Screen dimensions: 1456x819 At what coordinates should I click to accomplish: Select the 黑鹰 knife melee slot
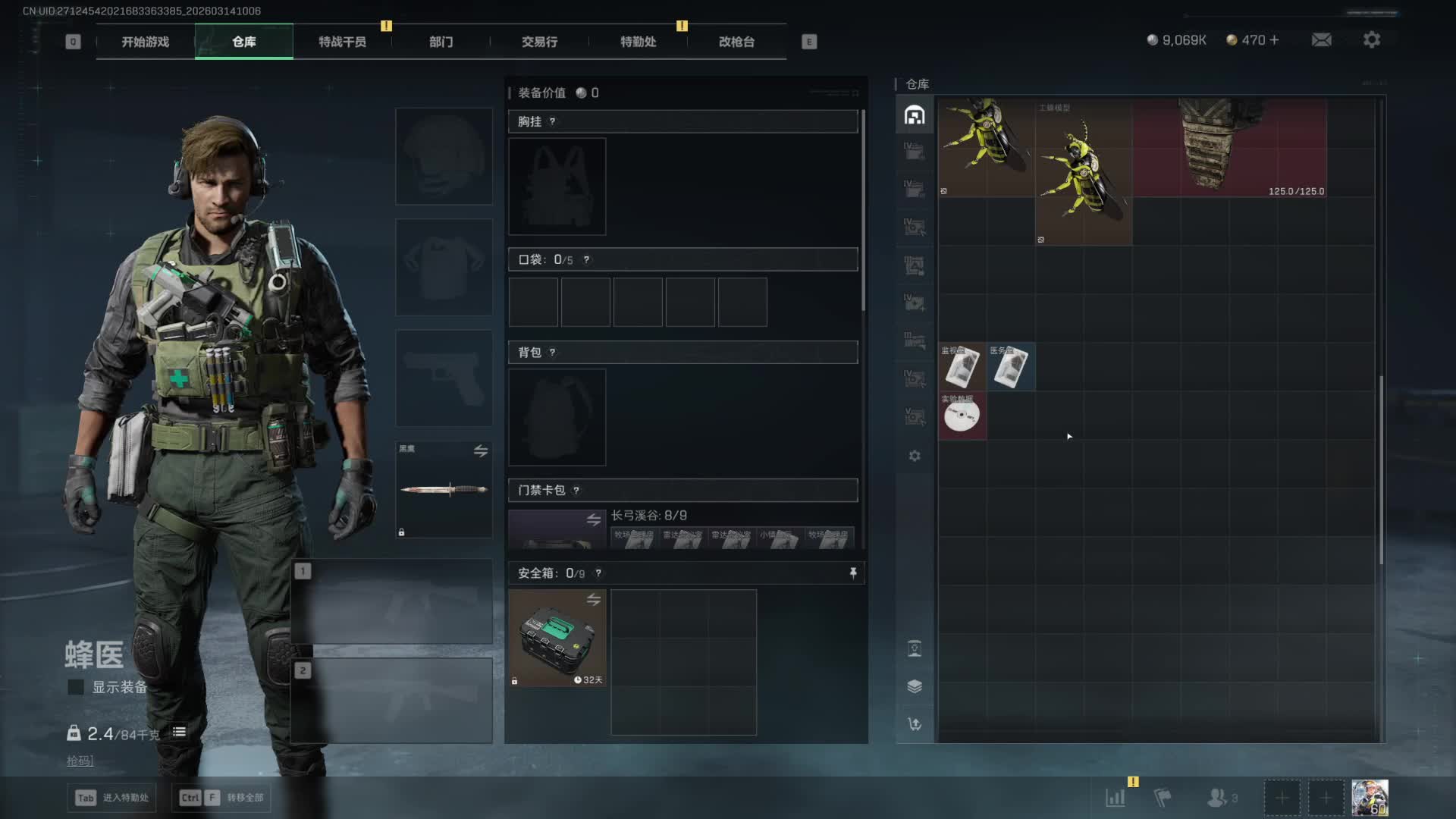444,489
